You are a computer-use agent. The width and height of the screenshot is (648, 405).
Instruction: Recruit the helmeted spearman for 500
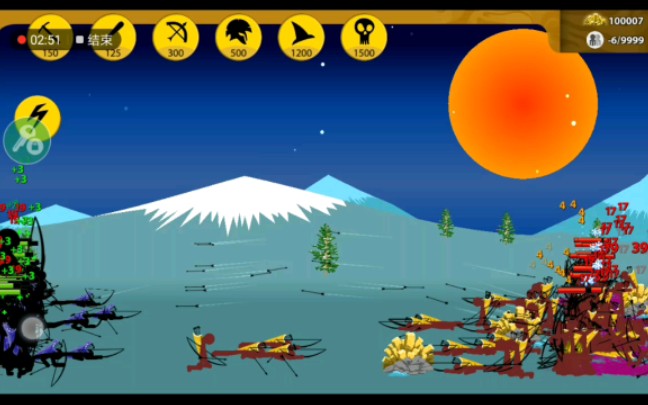coord(238,37)
